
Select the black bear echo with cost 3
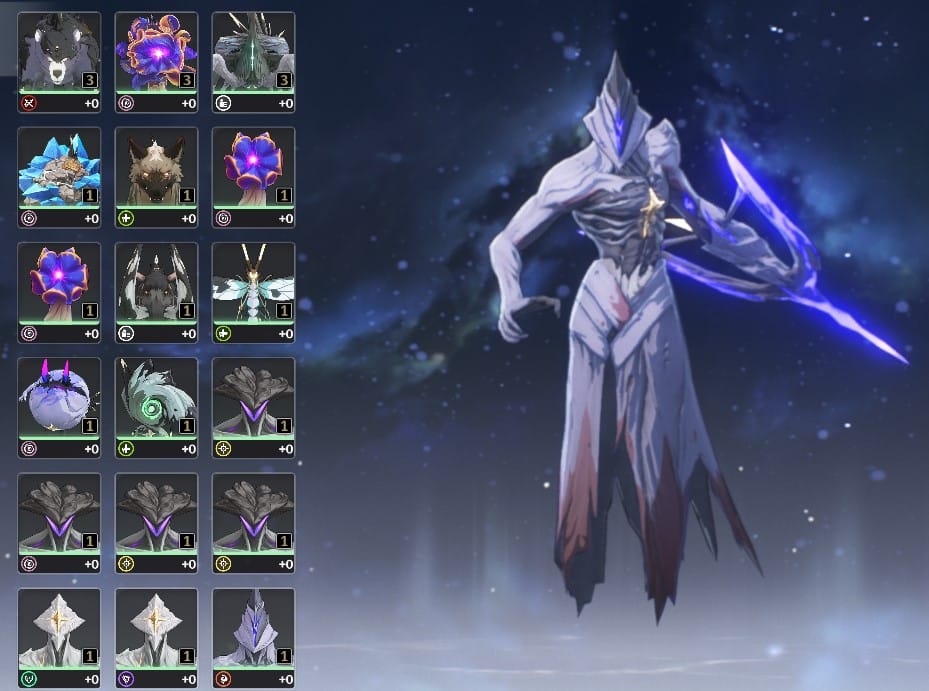point(59,53)
